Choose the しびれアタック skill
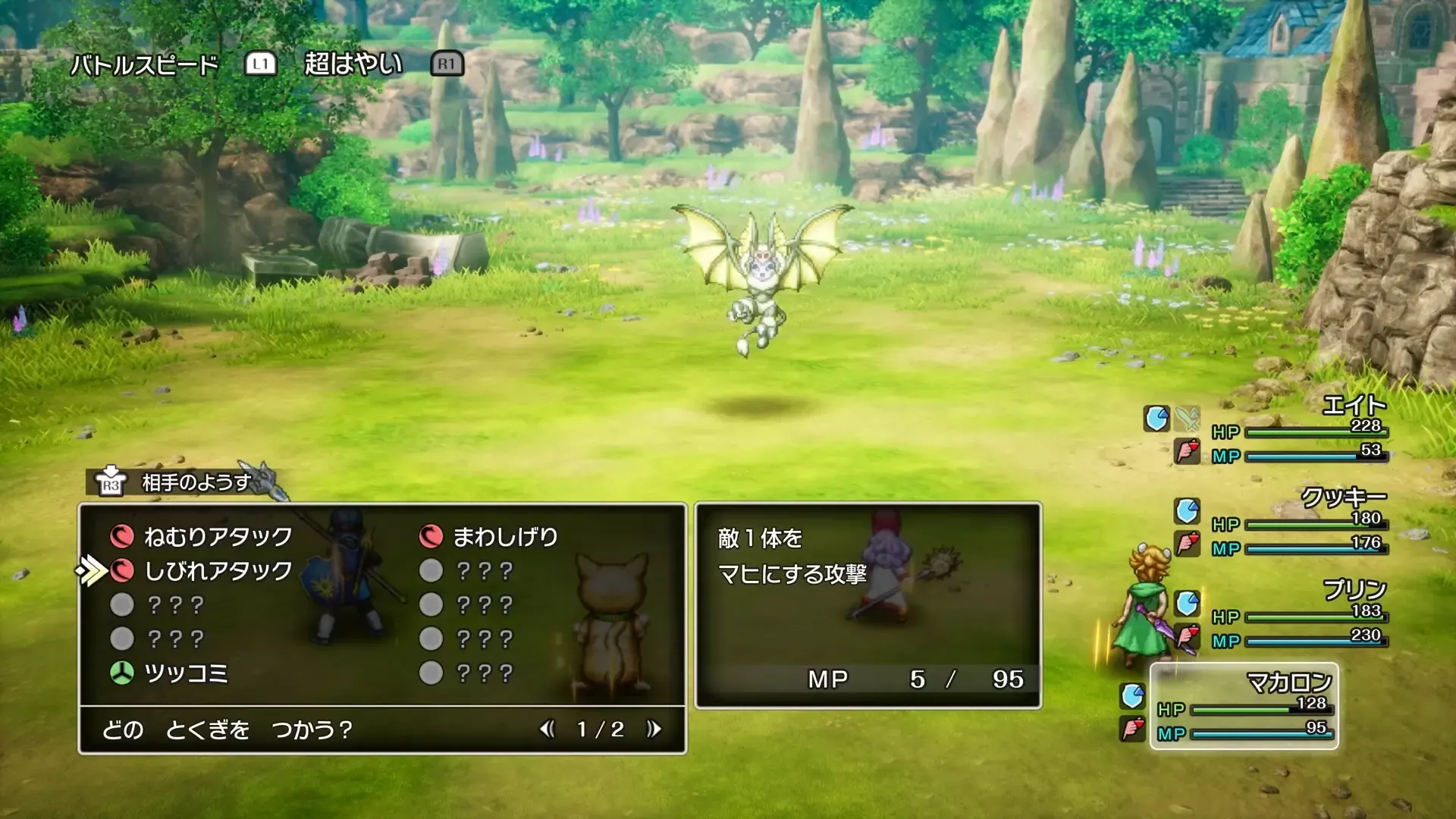Image resolution: width=1456 pixels, height=819 pixels. [x=218, y=571]
